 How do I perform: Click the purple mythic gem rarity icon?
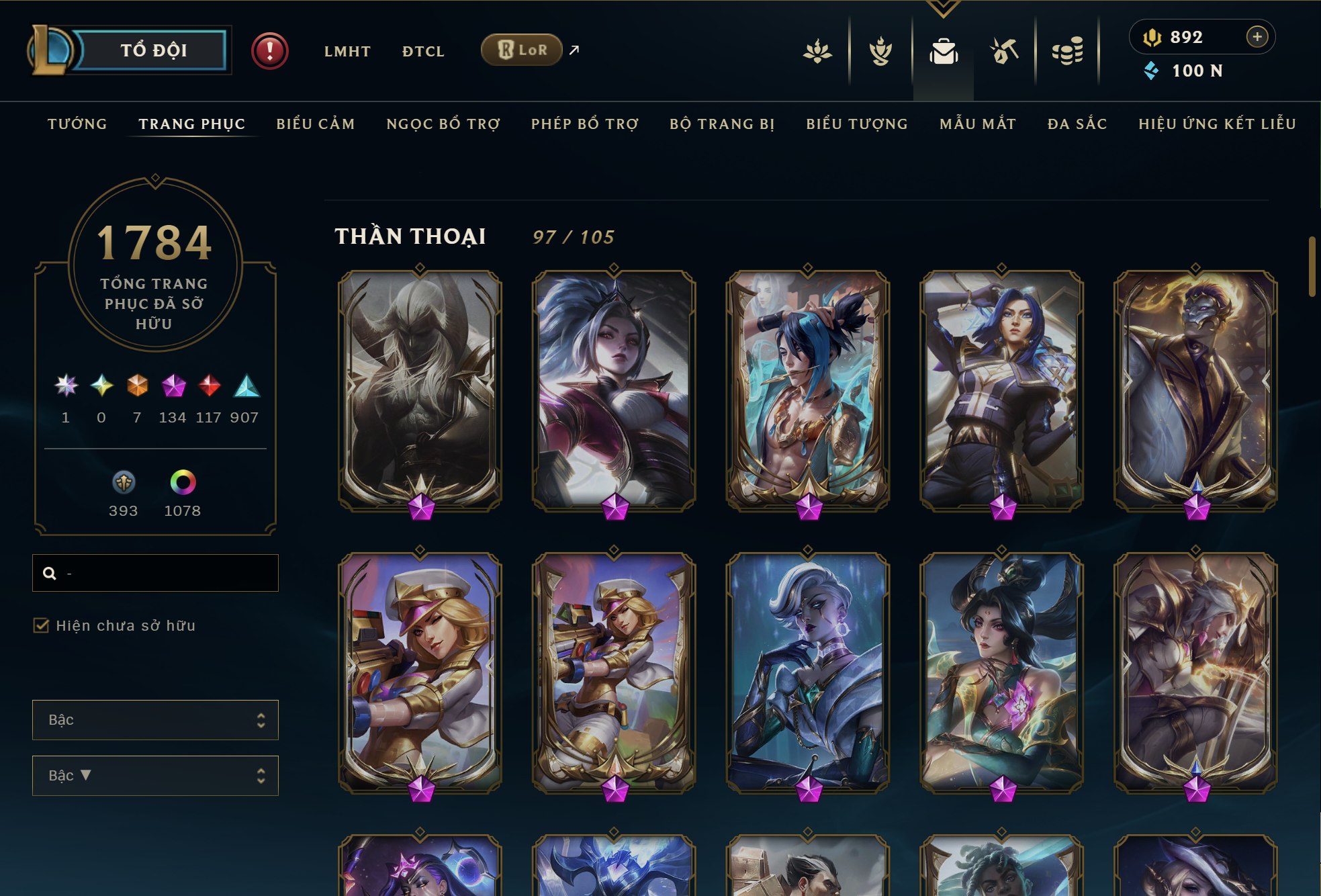(x=173, y=384)
